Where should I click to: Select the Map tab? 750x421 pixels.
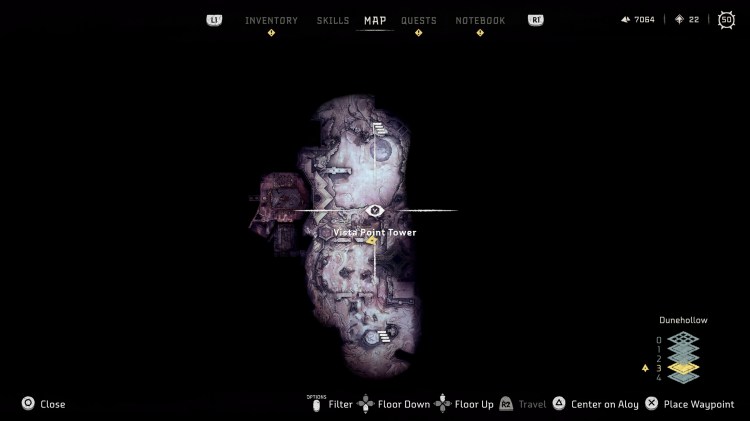(375, 20)
